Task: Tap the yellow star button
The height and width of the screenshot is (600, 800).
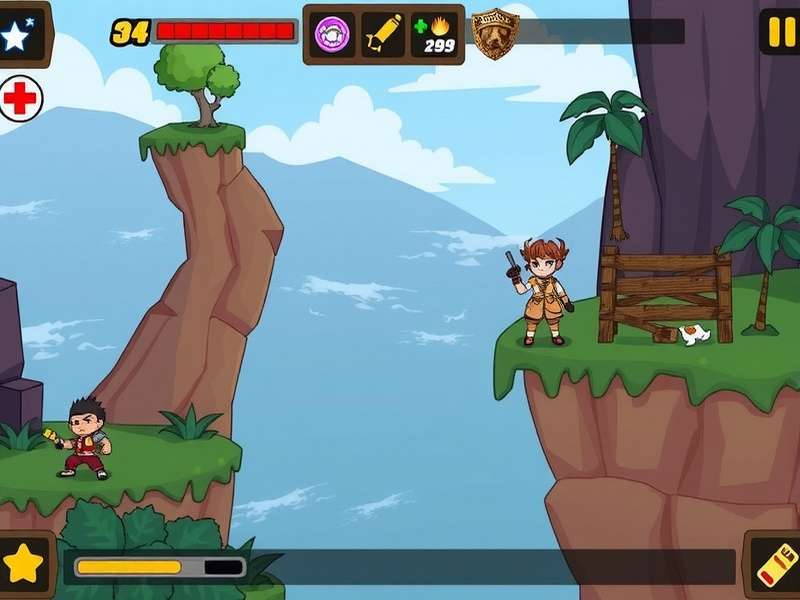Action: coord(23,565)
